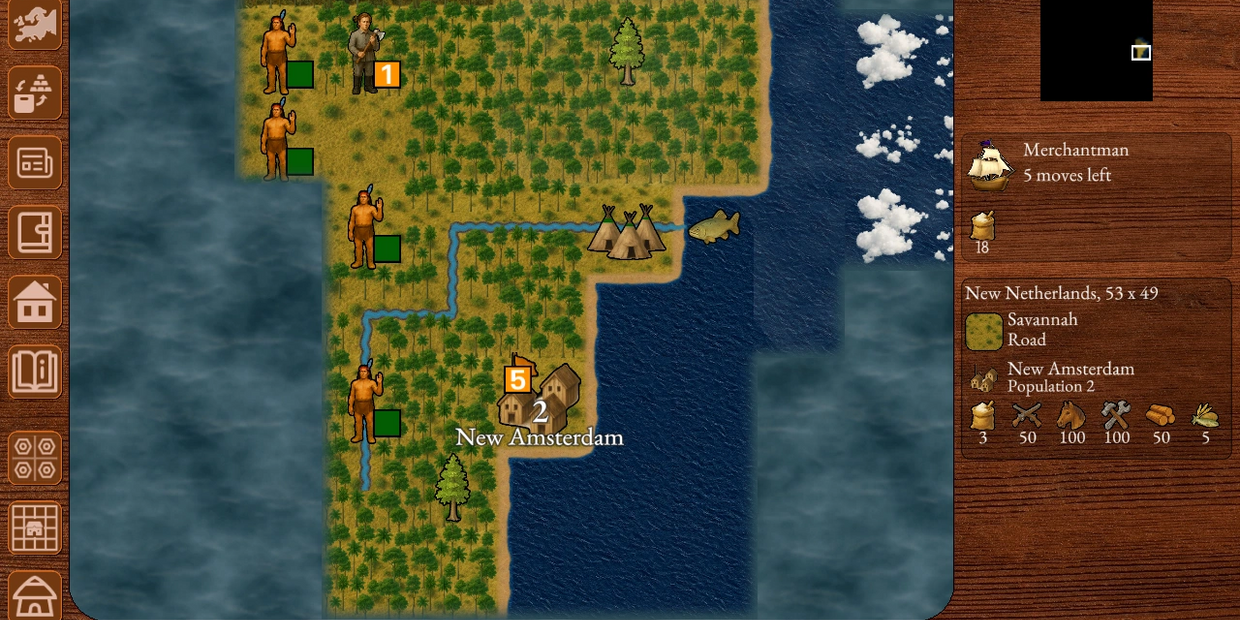1240x620 pixels.
Task: Click the Savannah terrain tile icon
Action: pos(984,331)
